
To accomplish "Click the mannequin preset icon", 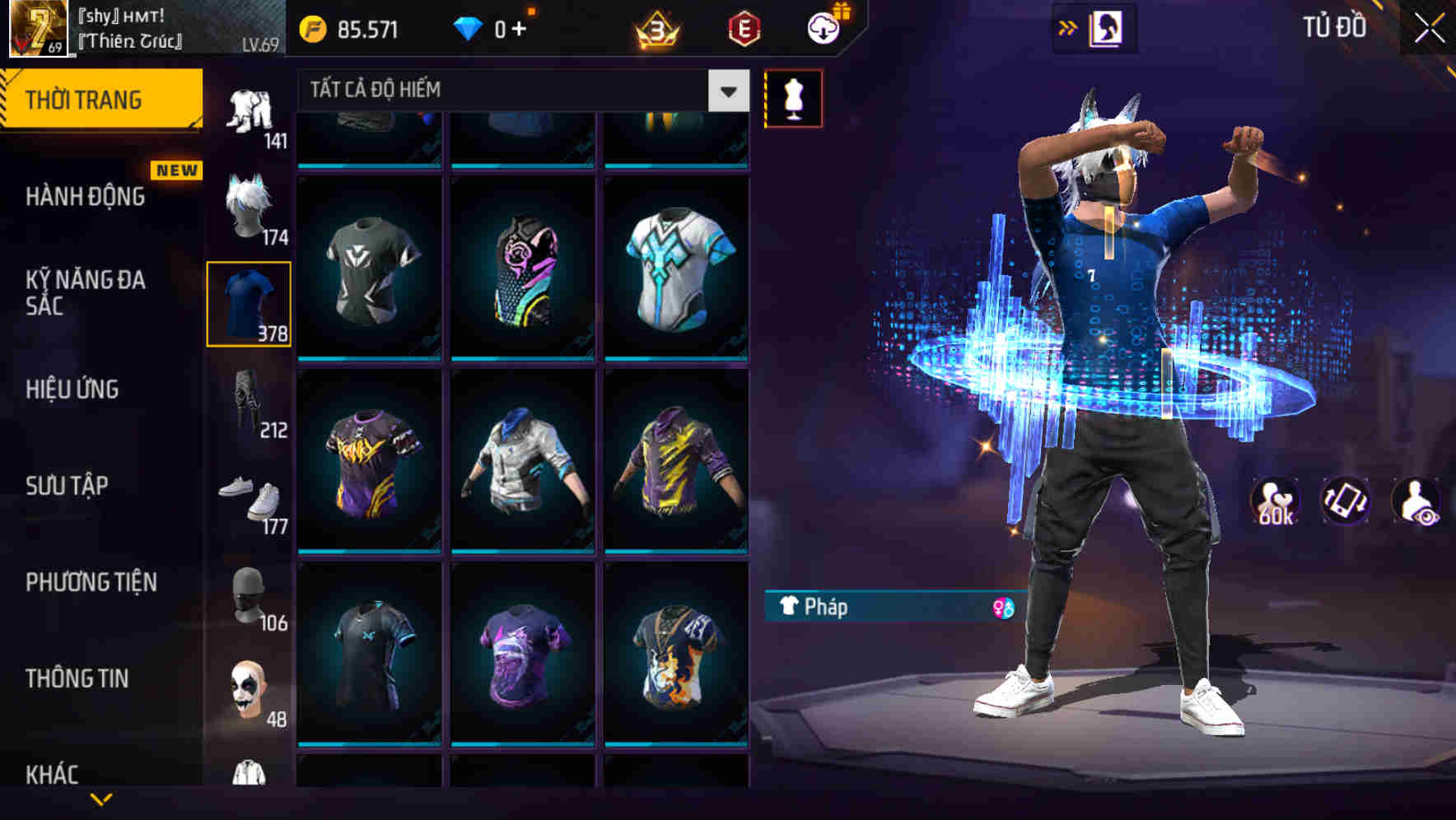I will click(x=792, y=97).
